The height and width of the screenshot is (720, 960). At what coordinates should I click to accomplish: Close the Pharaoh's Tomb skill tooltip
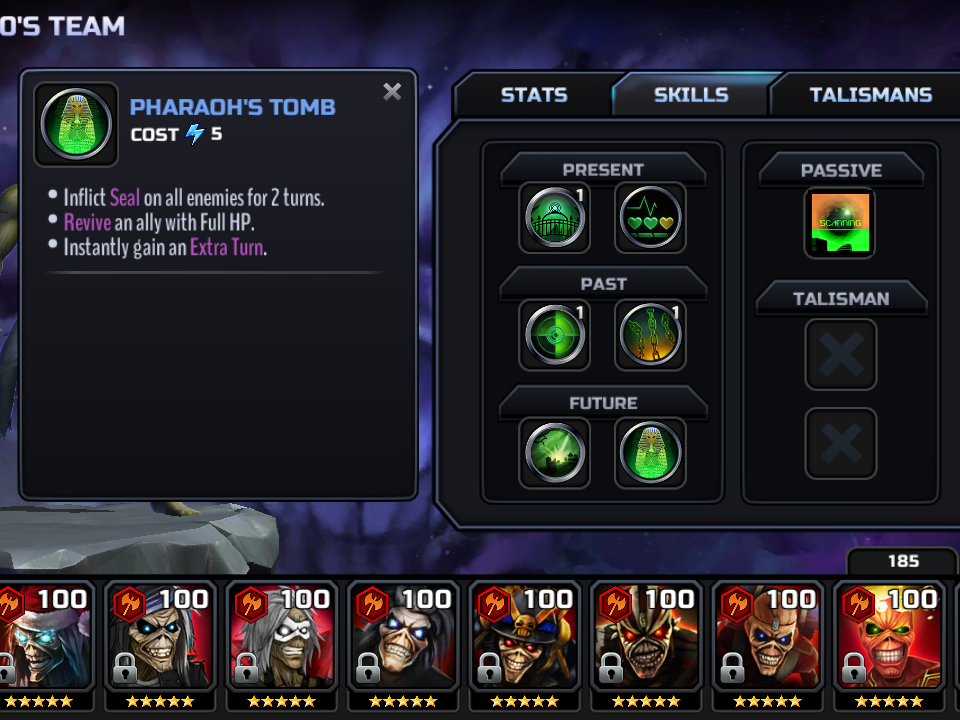point(392,92)
